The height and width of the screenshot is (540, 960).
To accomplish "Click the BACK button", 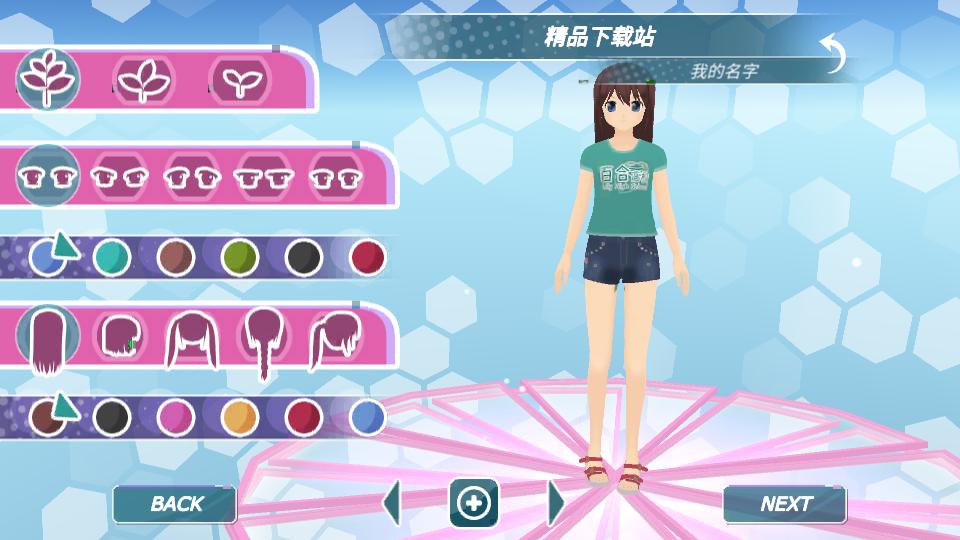I will pos(175,504).
